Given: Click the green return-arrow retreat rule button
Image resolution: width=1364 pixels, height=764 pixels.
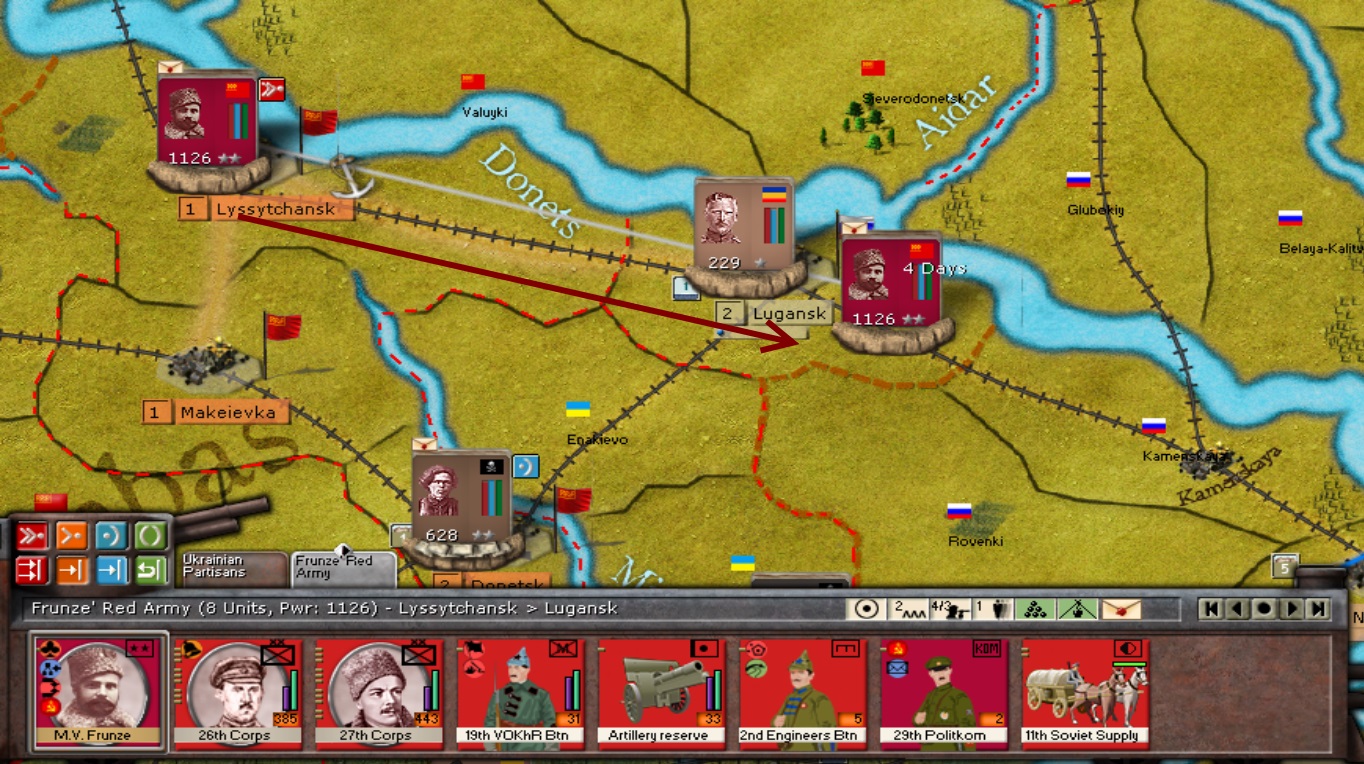Looking at the screenshot, I should (150, 570).
